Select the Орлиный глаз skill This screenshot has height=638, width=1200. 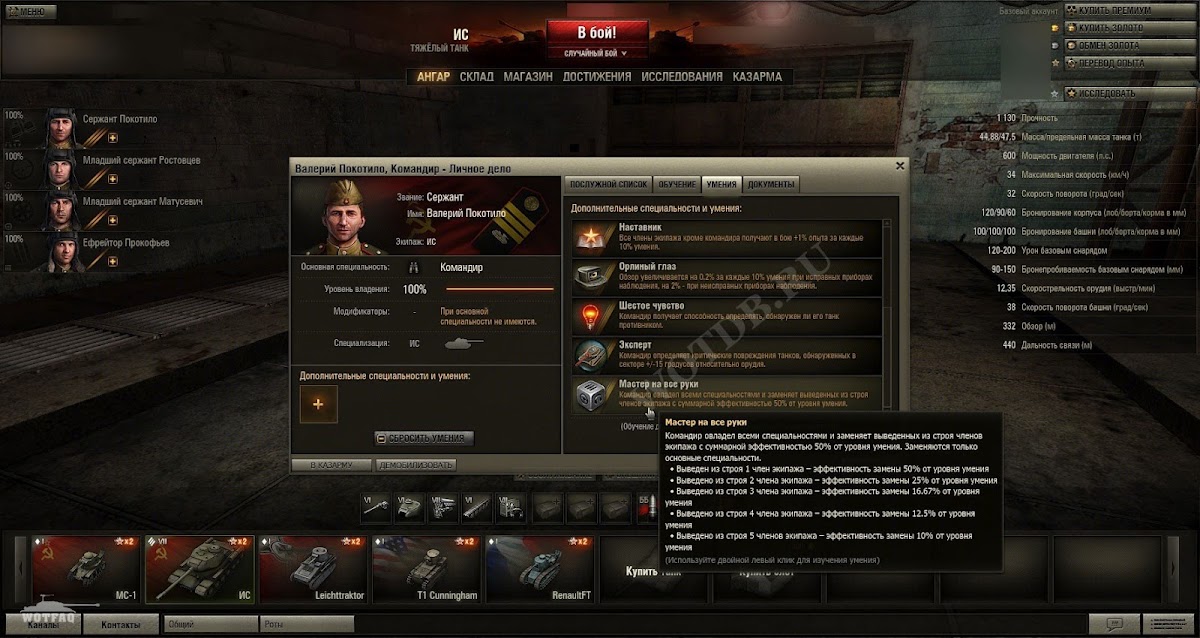[x=726, y=275]
